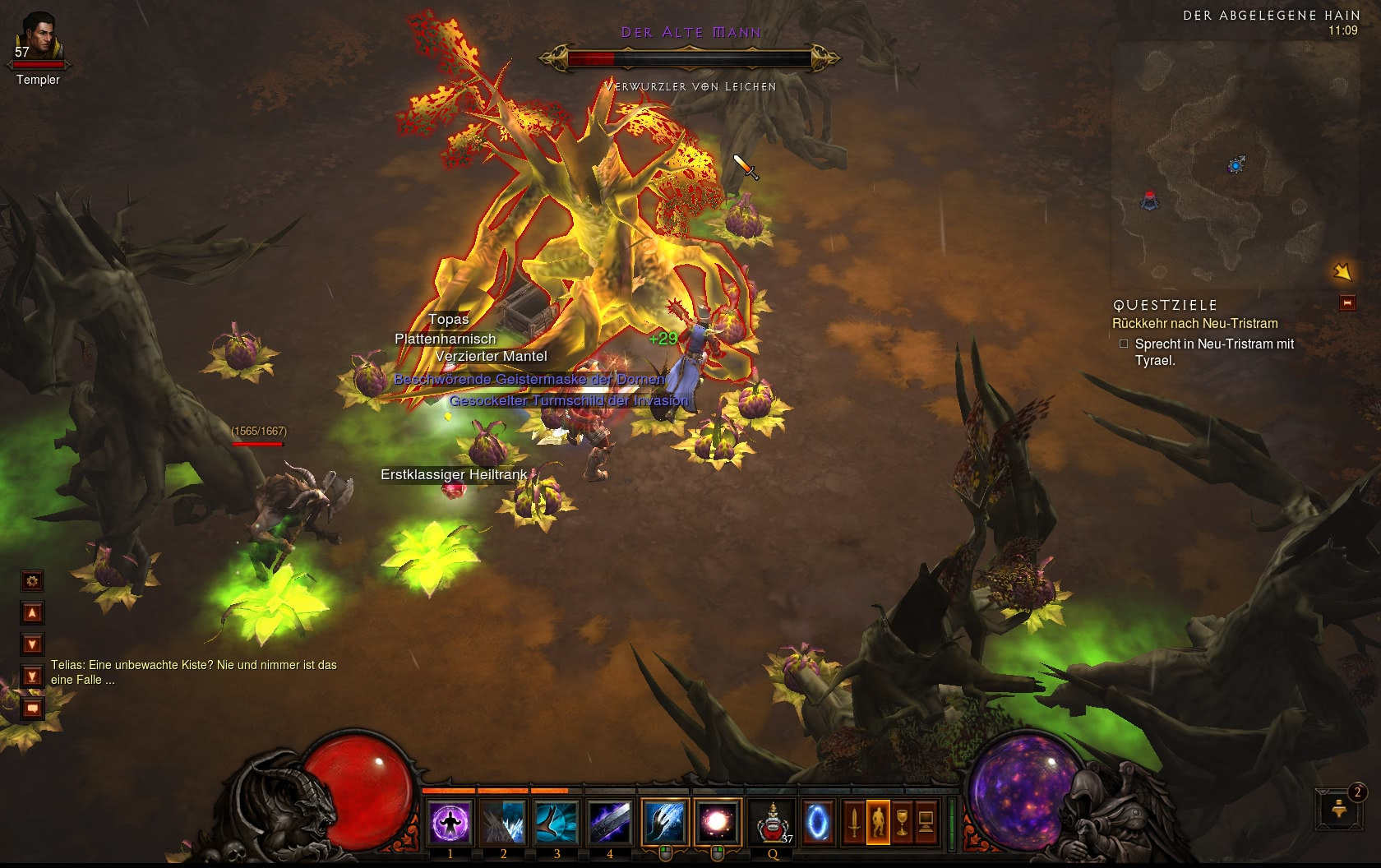Viewport: 1381px width, 868px height.
Task: Open the chat speech bubble button
Action: click(32, 708)
